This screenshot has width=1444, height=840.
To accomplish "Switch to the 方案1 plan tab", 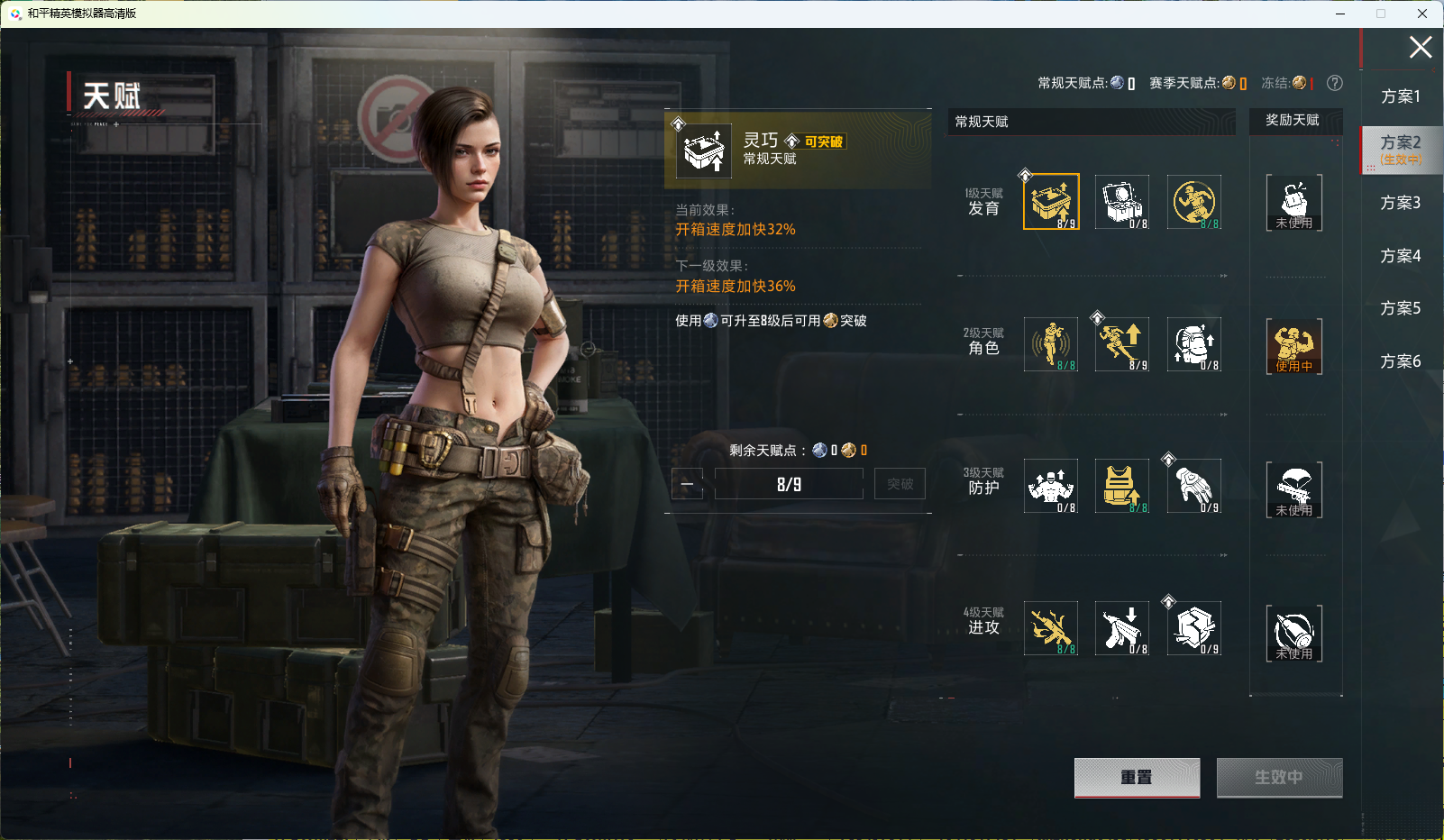I will point(1400,96).
